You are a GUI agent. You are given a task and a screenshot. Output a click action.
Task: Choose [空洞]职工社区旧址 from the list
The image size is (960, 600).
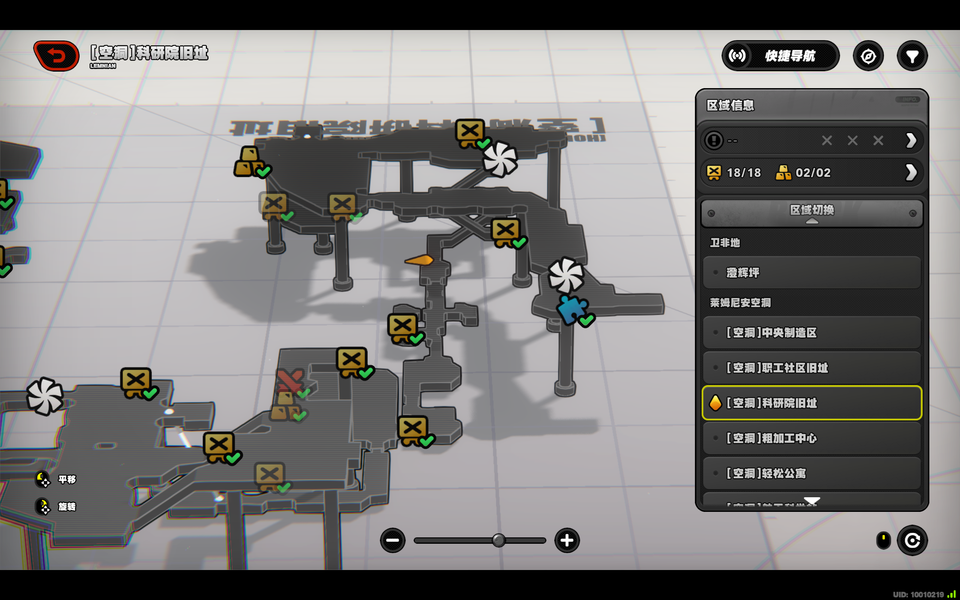[811, 368]
